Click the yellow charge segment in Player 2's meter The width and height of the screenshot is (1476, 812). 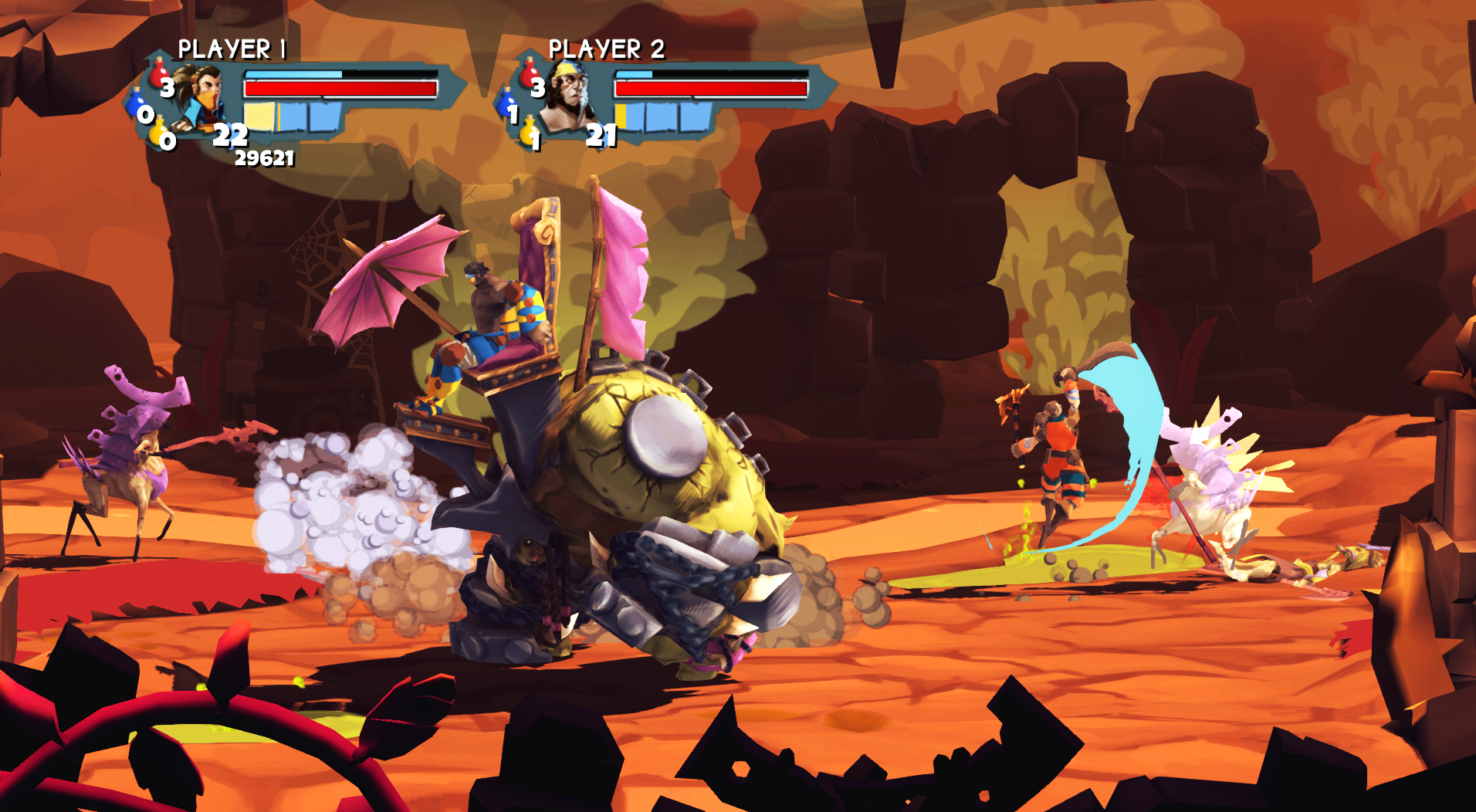[620, 117]
